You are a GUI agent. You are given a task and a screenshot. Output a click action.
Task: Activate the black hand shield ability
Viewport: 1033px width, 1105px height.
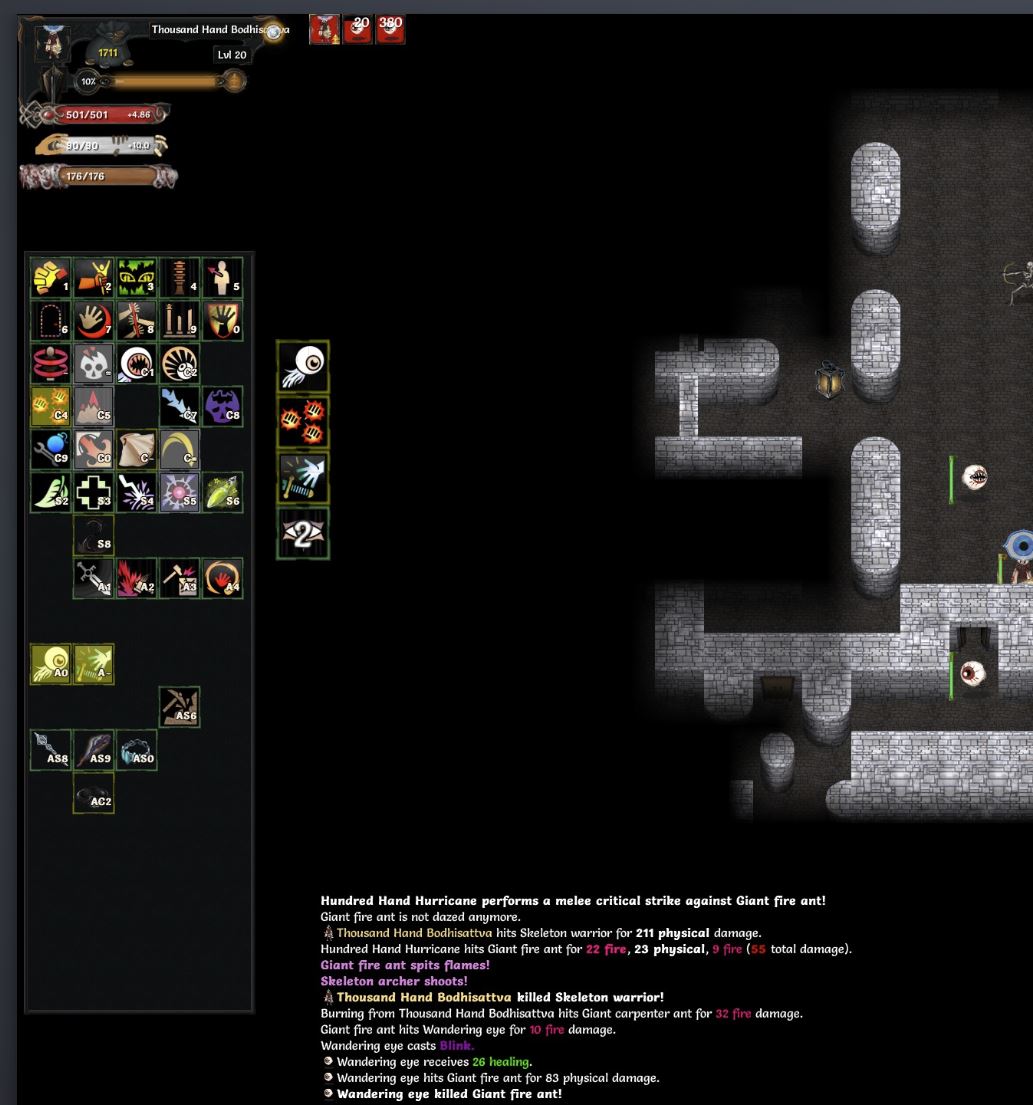pyautogui.click(x=222, y=320)
